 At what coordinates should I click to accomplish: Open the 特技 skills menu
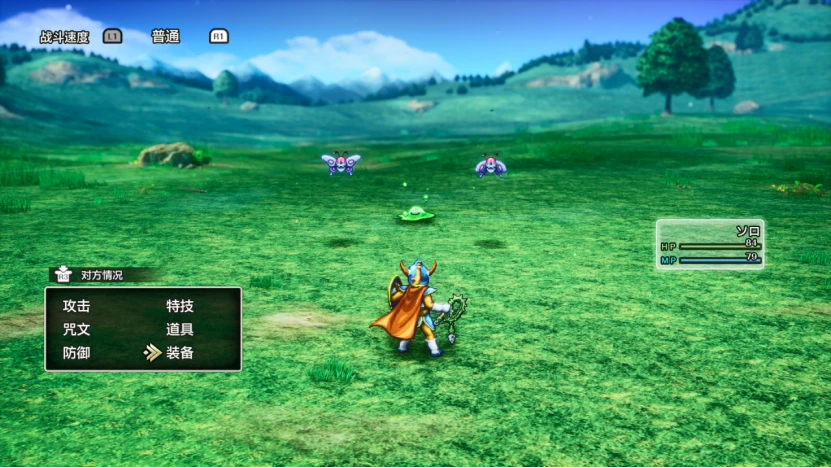pos(180,306)
